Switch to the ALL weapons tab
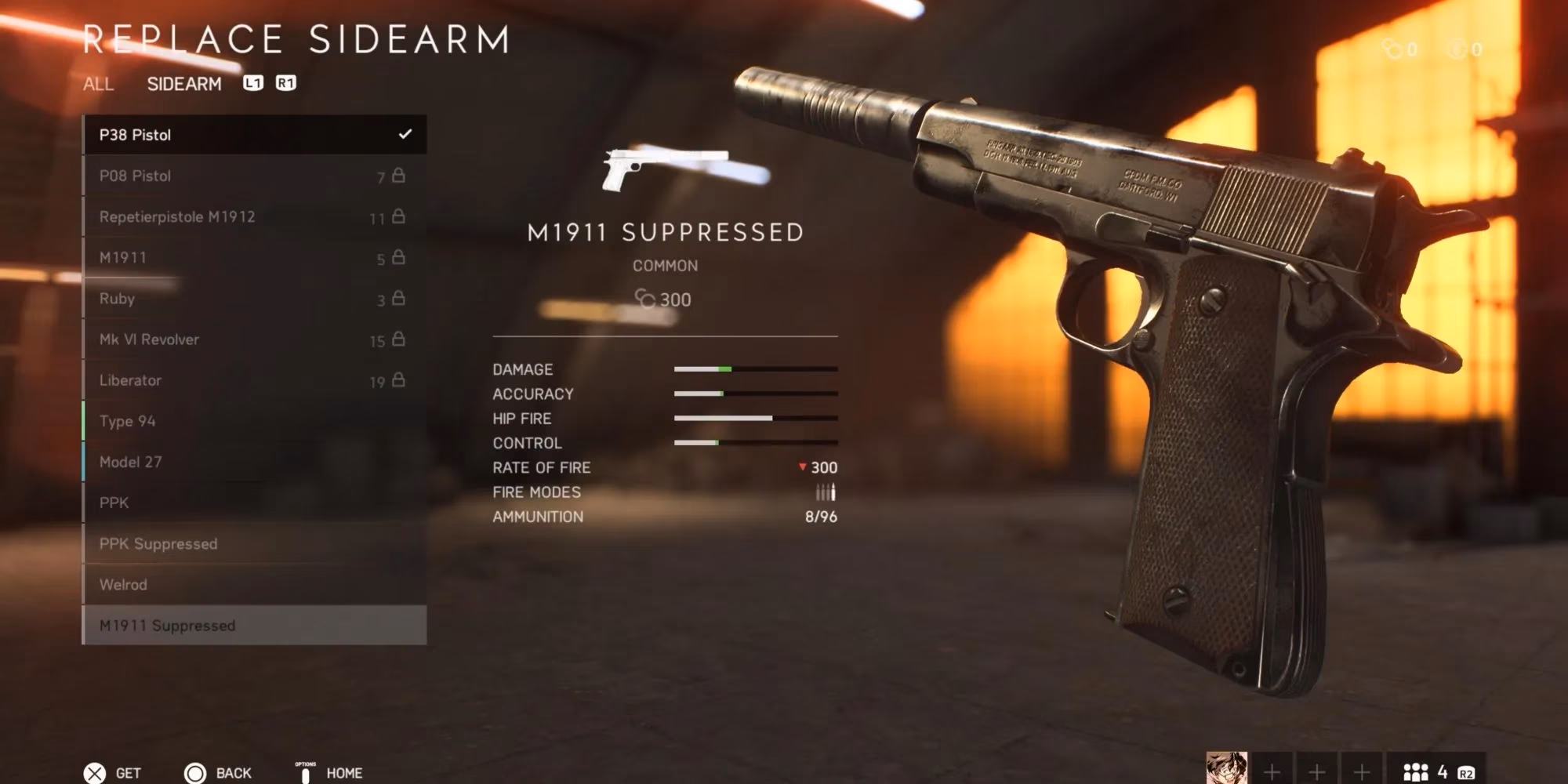Screen dimensions: 1568x784 (97, 85)
